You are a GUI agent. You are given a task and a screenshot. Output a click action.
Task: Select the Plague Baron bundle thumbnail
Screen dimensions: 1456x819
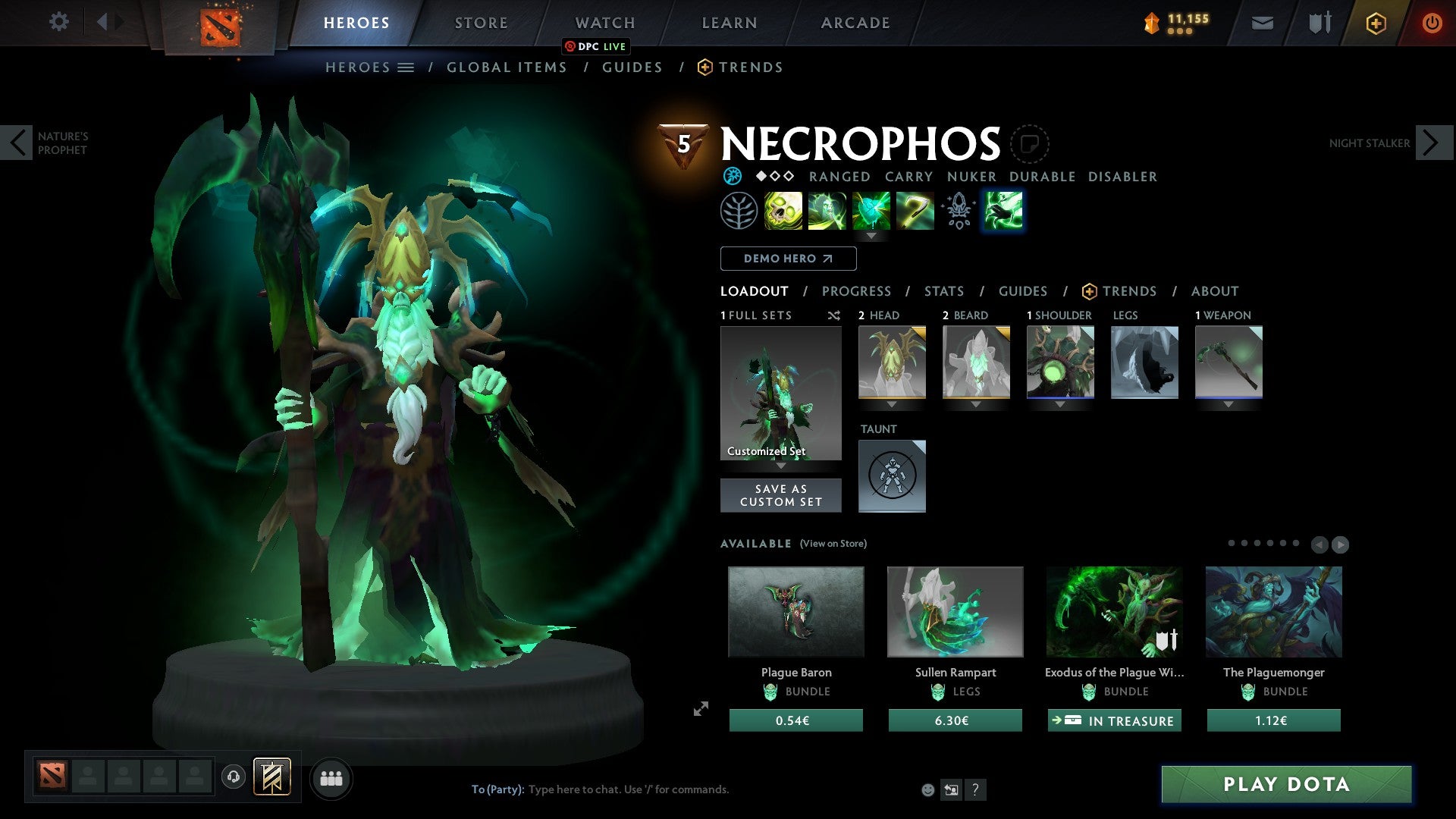pyautogui.click(x=795, y=611)
